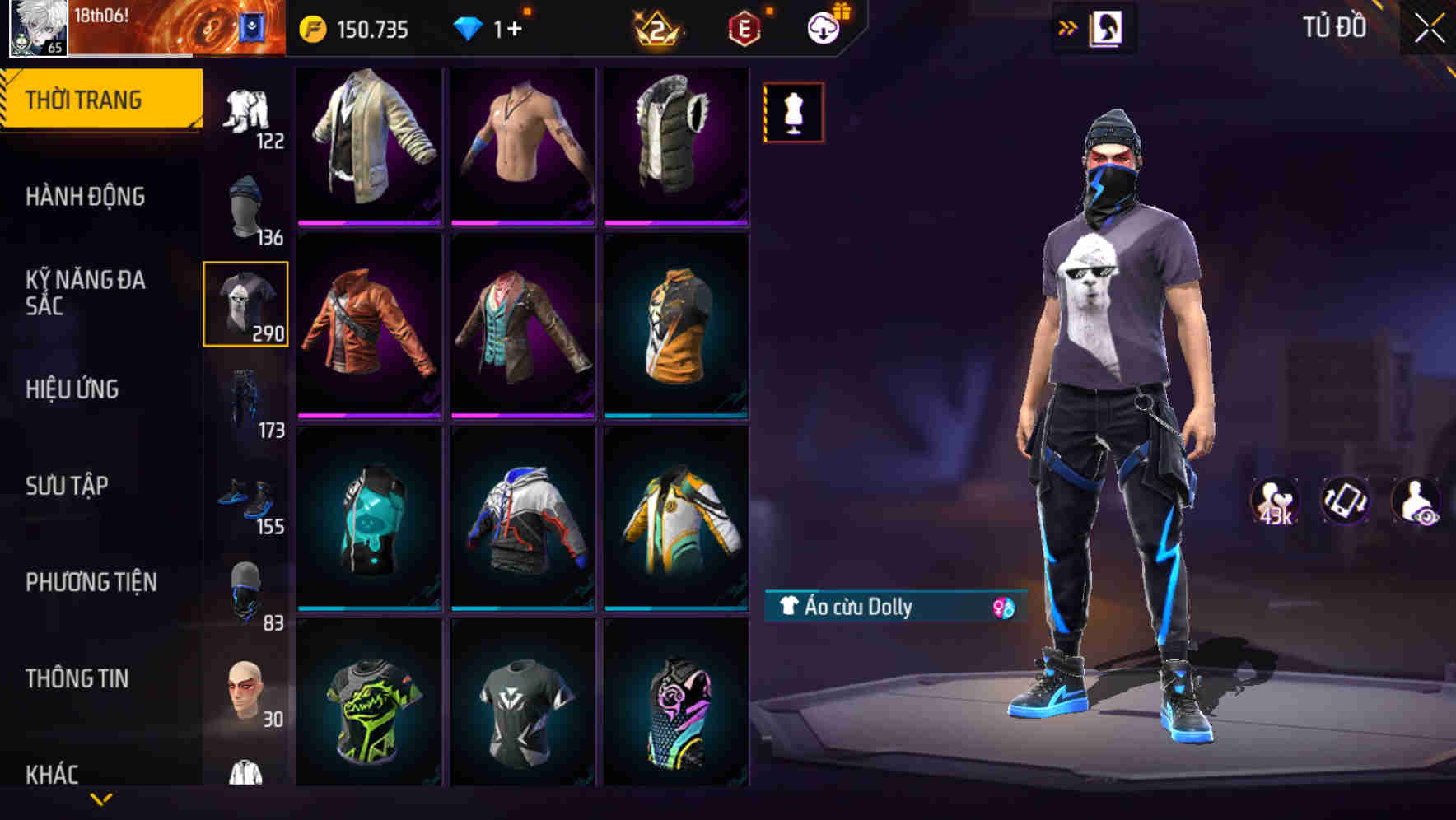Click the double chevron arrows near top right
The image size is (1456, 820).
[x=1066, y=26]
